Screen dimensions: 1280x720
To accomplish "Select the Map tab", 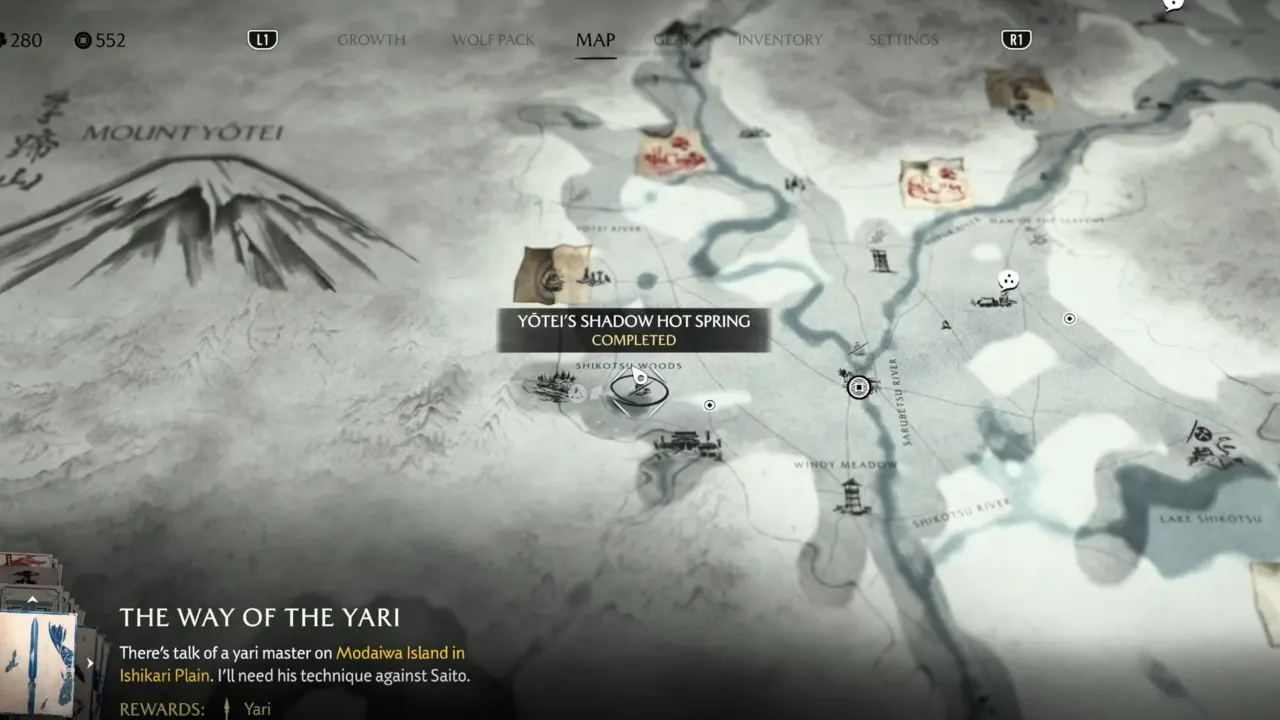I will tap(595, 40).
